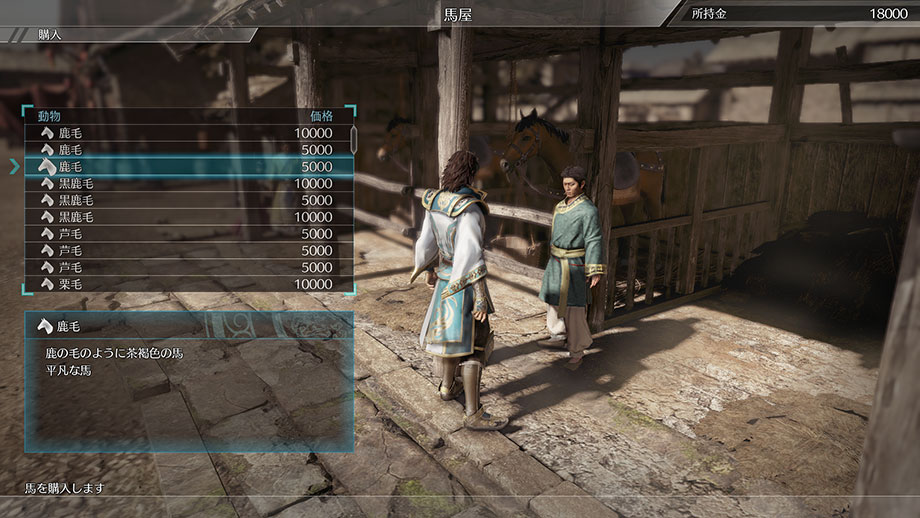Select the 黒鹿毛 horse priced 5000

pos(188,200)
